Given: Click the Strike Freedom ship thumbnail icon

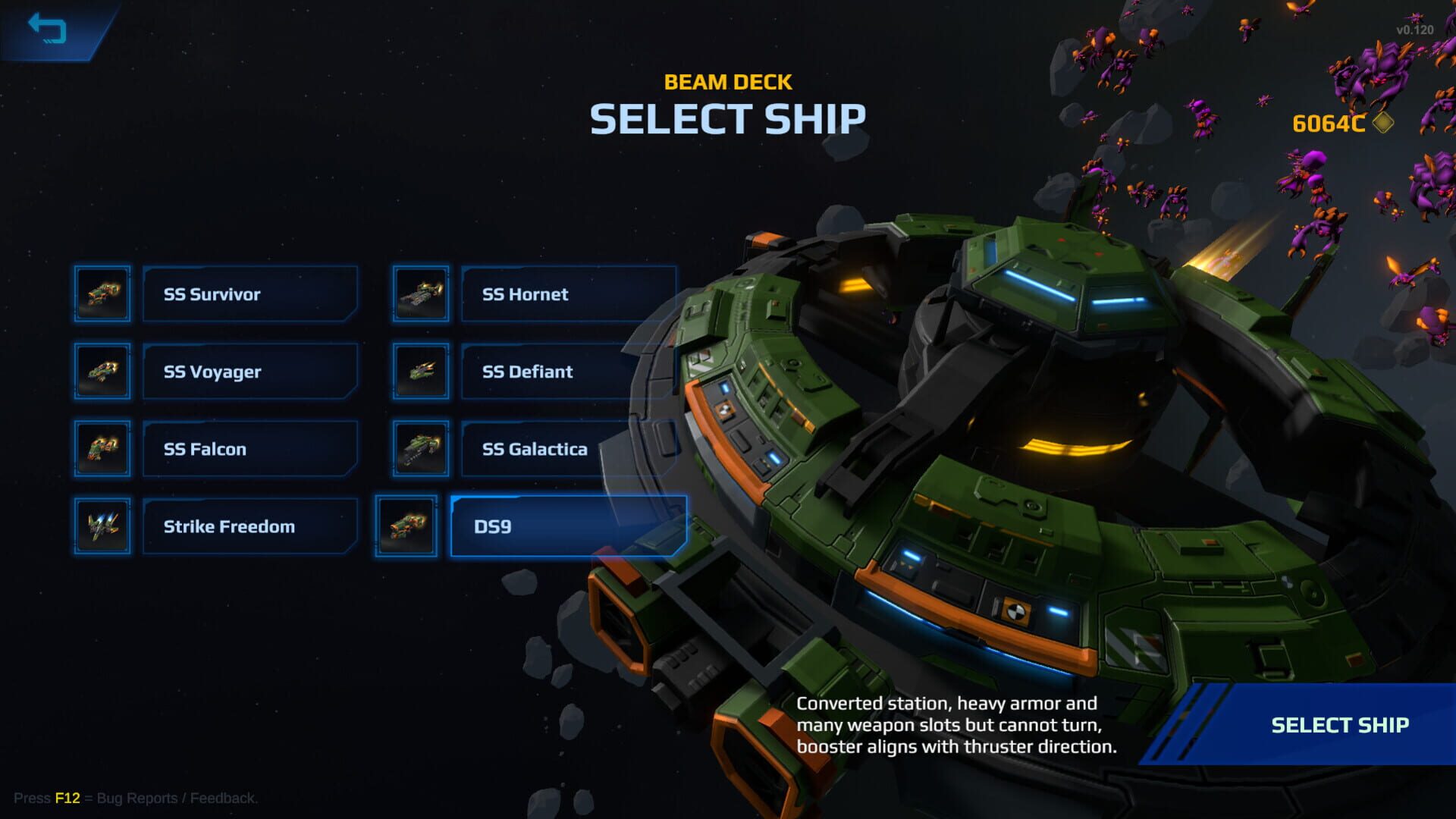Looking at the screenshot, I should 102,526.
